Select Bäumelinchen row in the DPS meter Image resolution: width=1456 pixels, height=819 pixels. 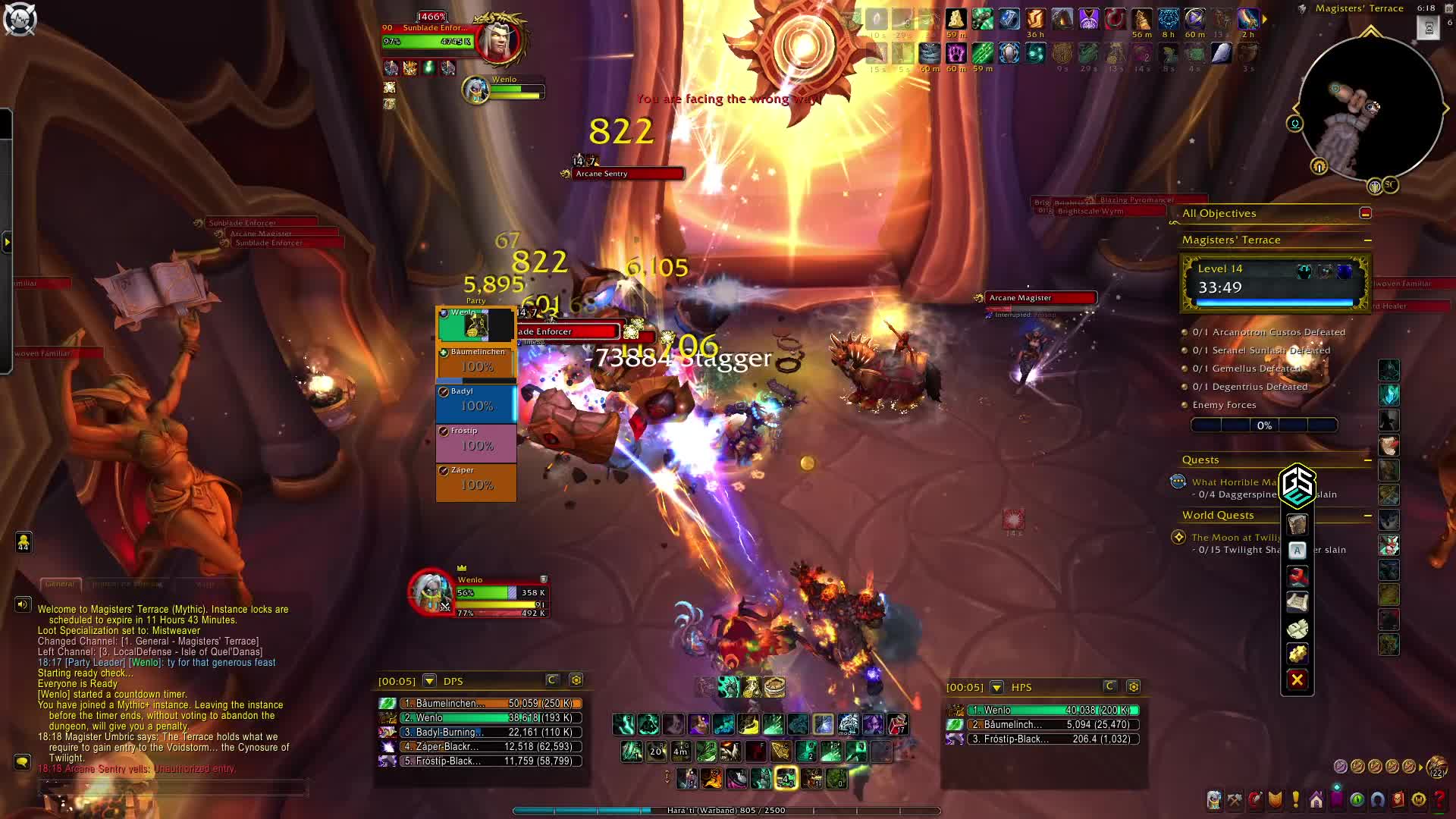pyautogui.click(x=481, y=704)
